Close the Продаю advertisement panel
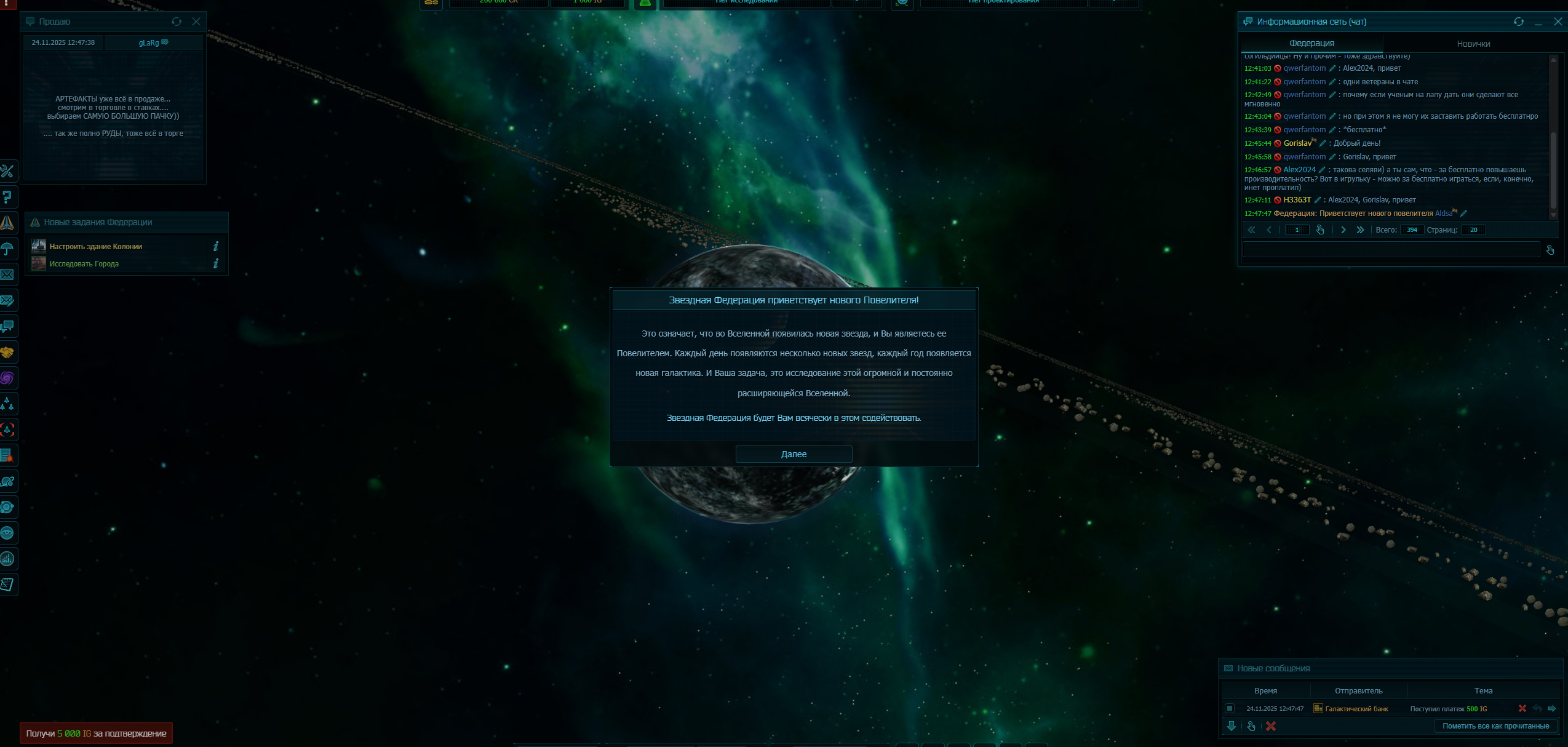 (196, 22)
